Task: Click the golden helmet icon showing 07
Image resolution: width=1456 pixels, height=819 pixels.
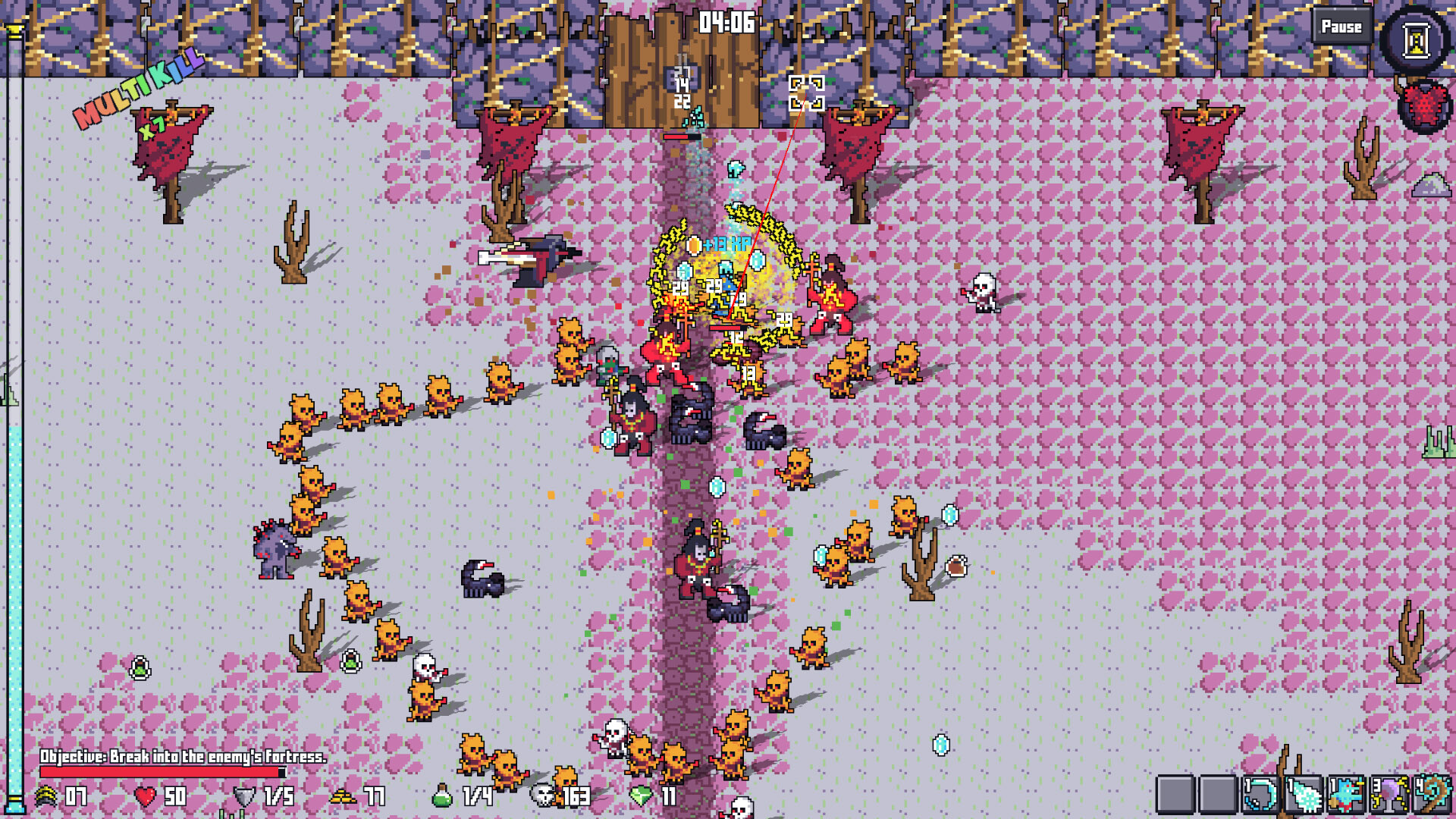Action: (x=47, y=797)
